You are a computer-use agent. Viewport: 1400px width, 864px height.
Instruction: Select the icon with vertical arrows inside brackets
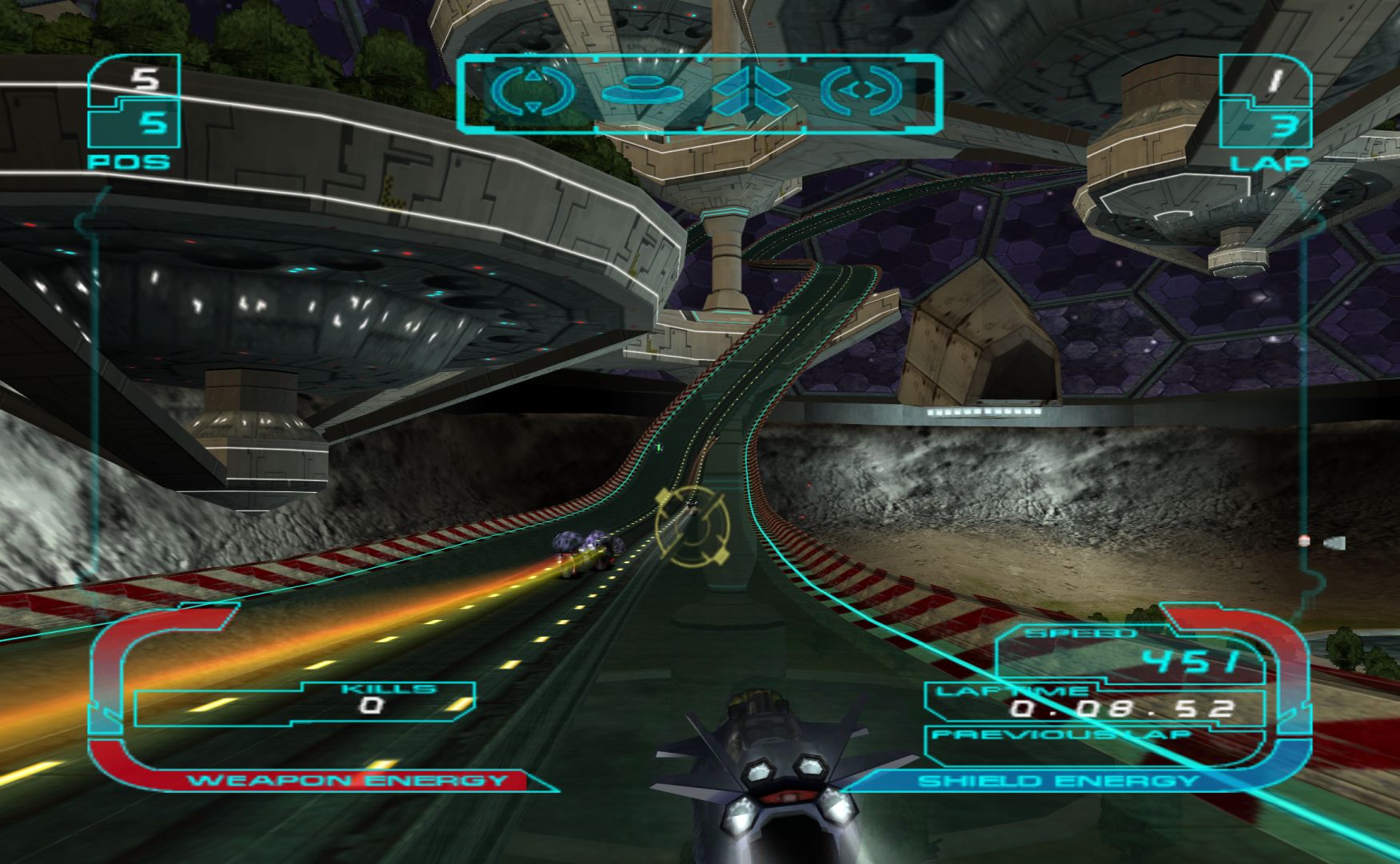coord(532,91)
